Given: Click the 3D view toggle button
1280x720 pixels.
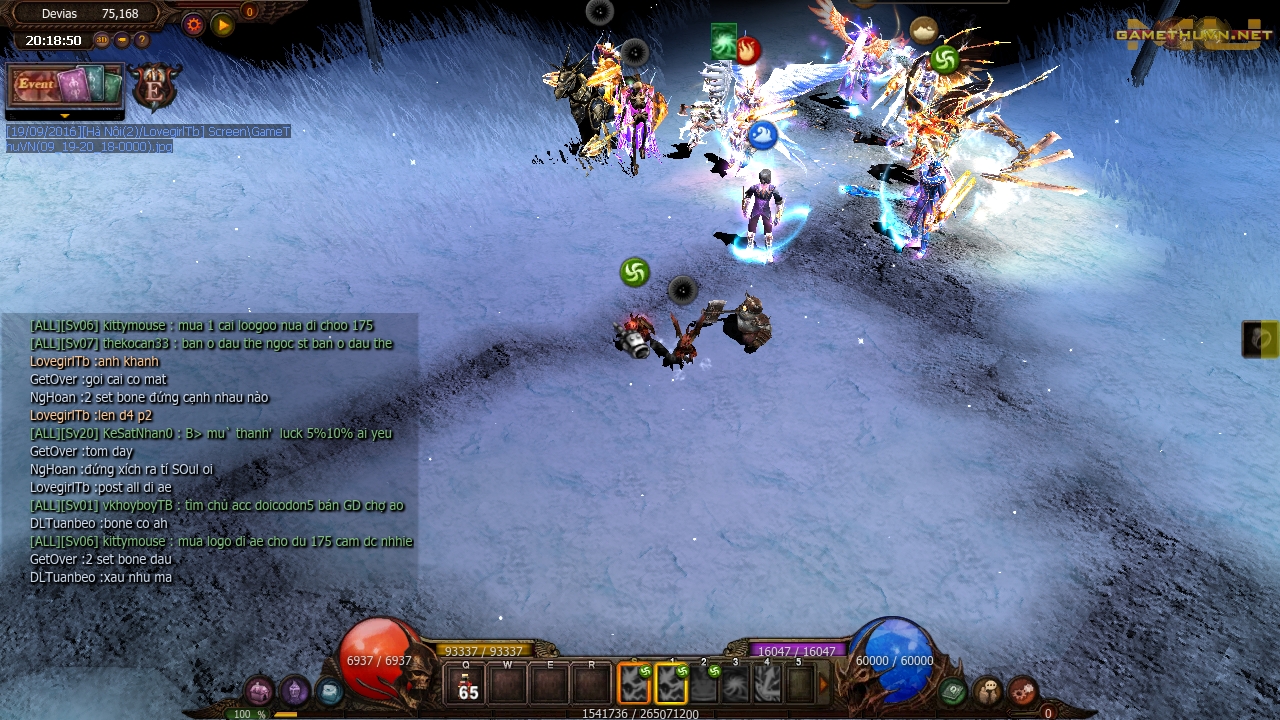Looking at the screenshot, I should pos(102,40).
